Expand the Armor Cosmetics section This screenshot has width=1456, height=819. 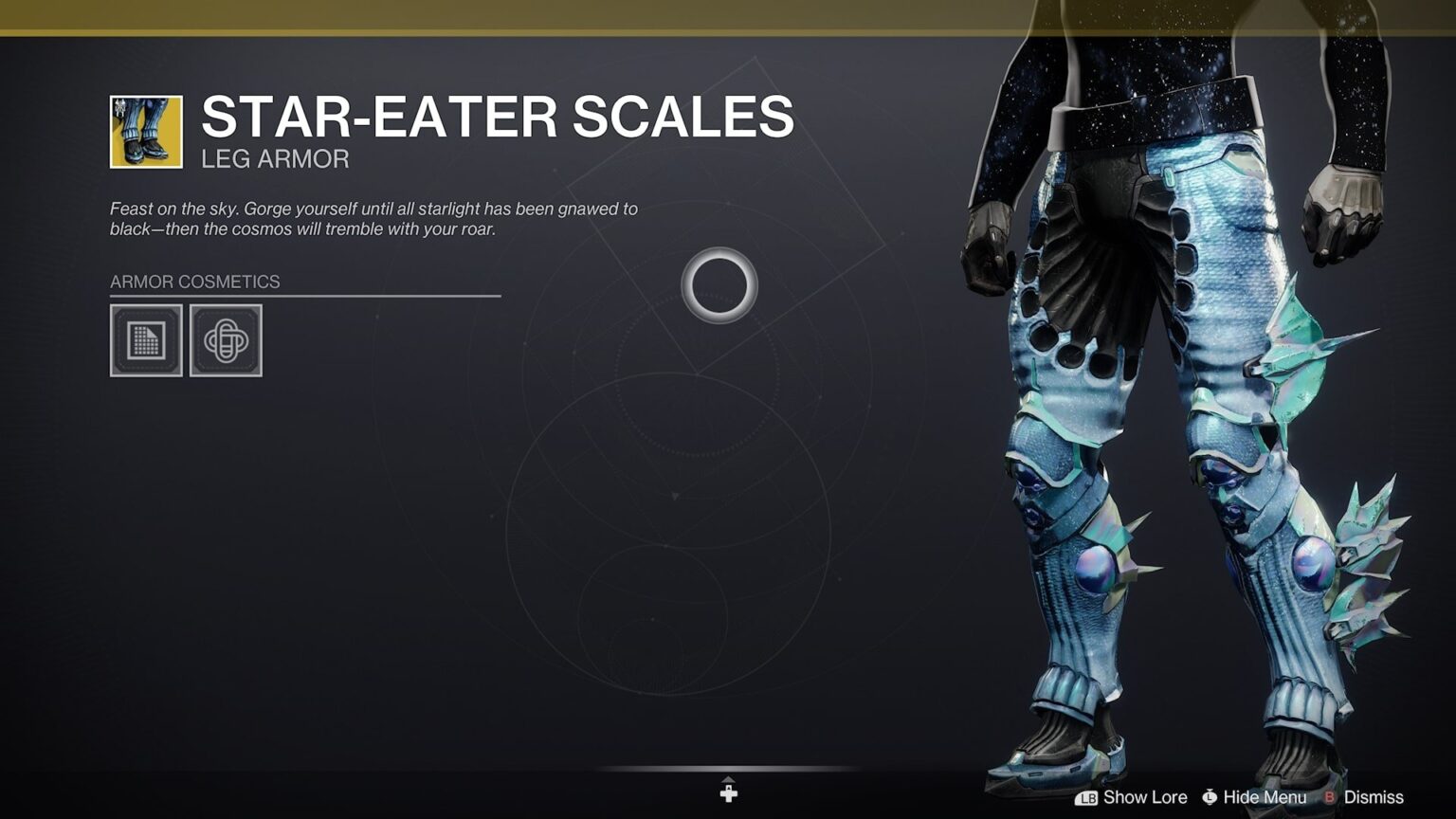(x=195, y=282)
